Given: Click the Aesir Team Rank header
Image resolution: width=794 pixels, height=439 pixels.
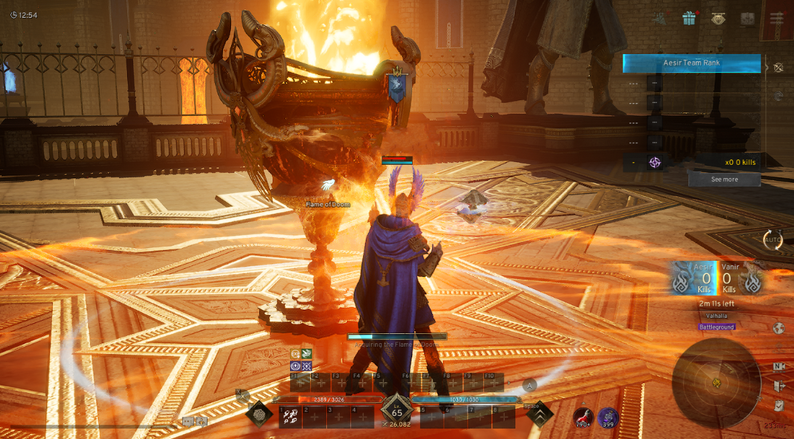Looking at the screenshot, I should [x=691, y=63].
